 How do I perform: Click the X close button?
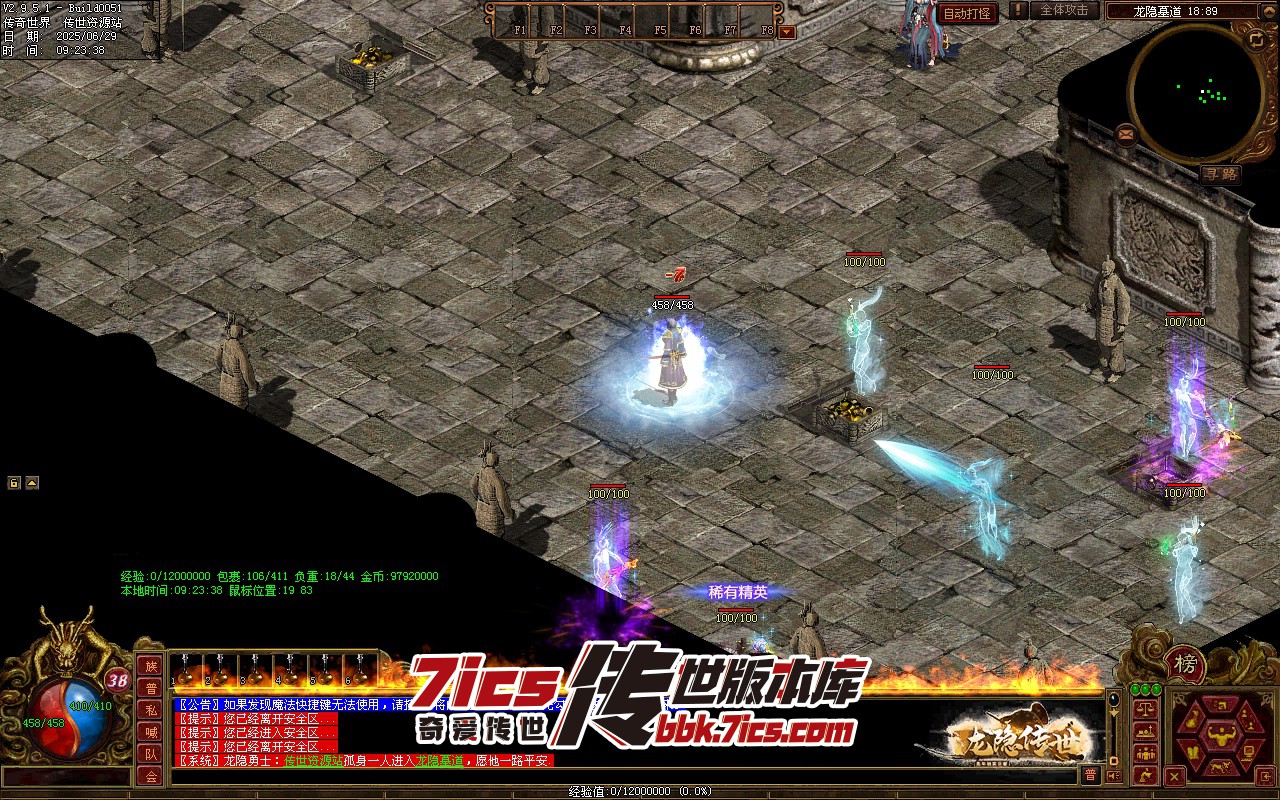[x=1175, y=776]
